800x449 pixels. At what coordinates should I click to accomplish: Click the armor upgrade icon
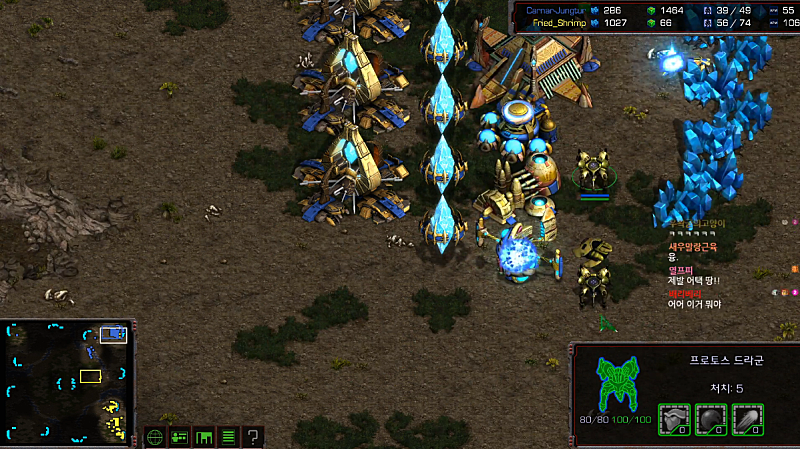[x=676, y=419]
